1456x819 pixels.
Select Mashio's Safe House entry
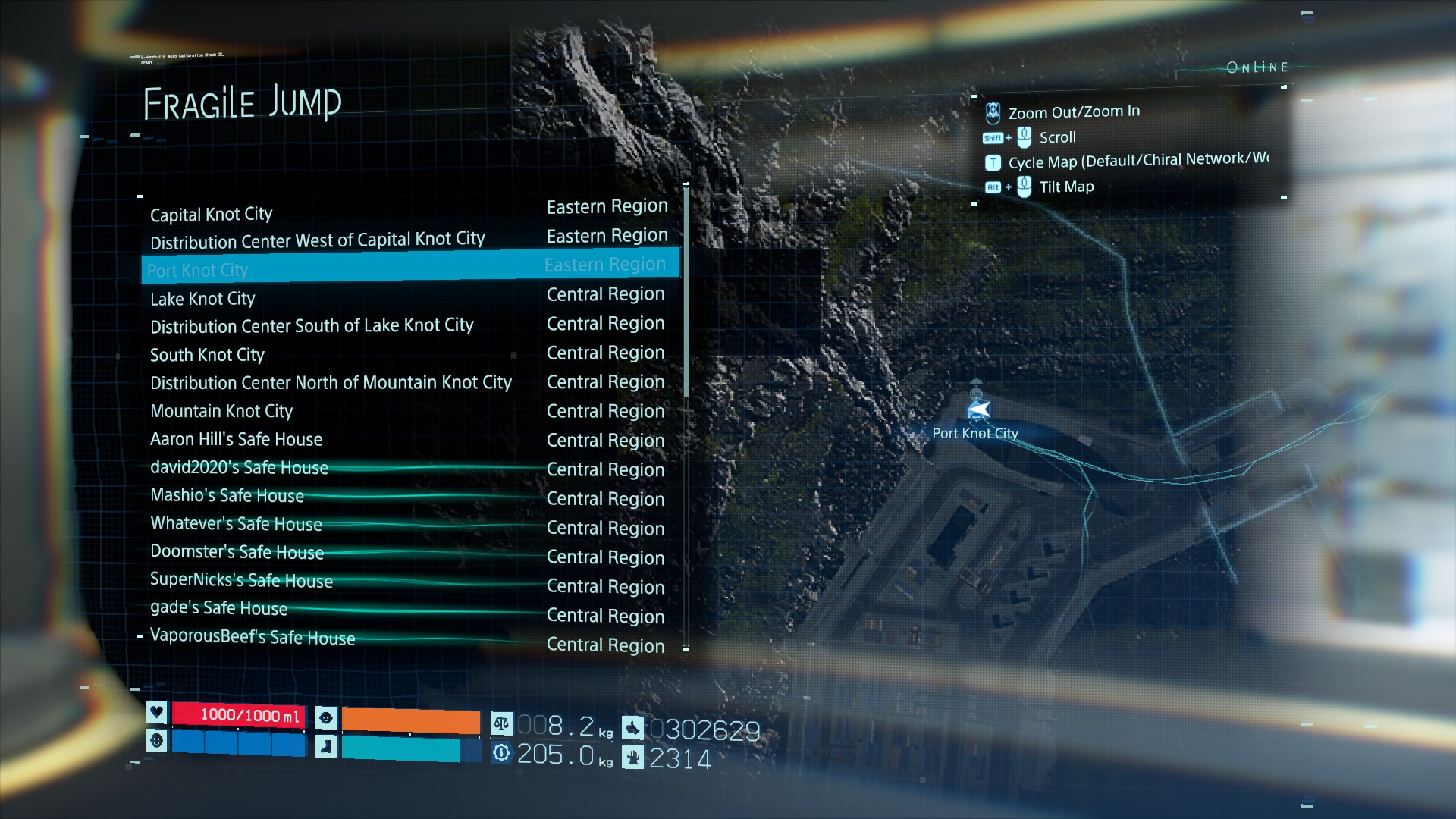[x=227, y=496]
